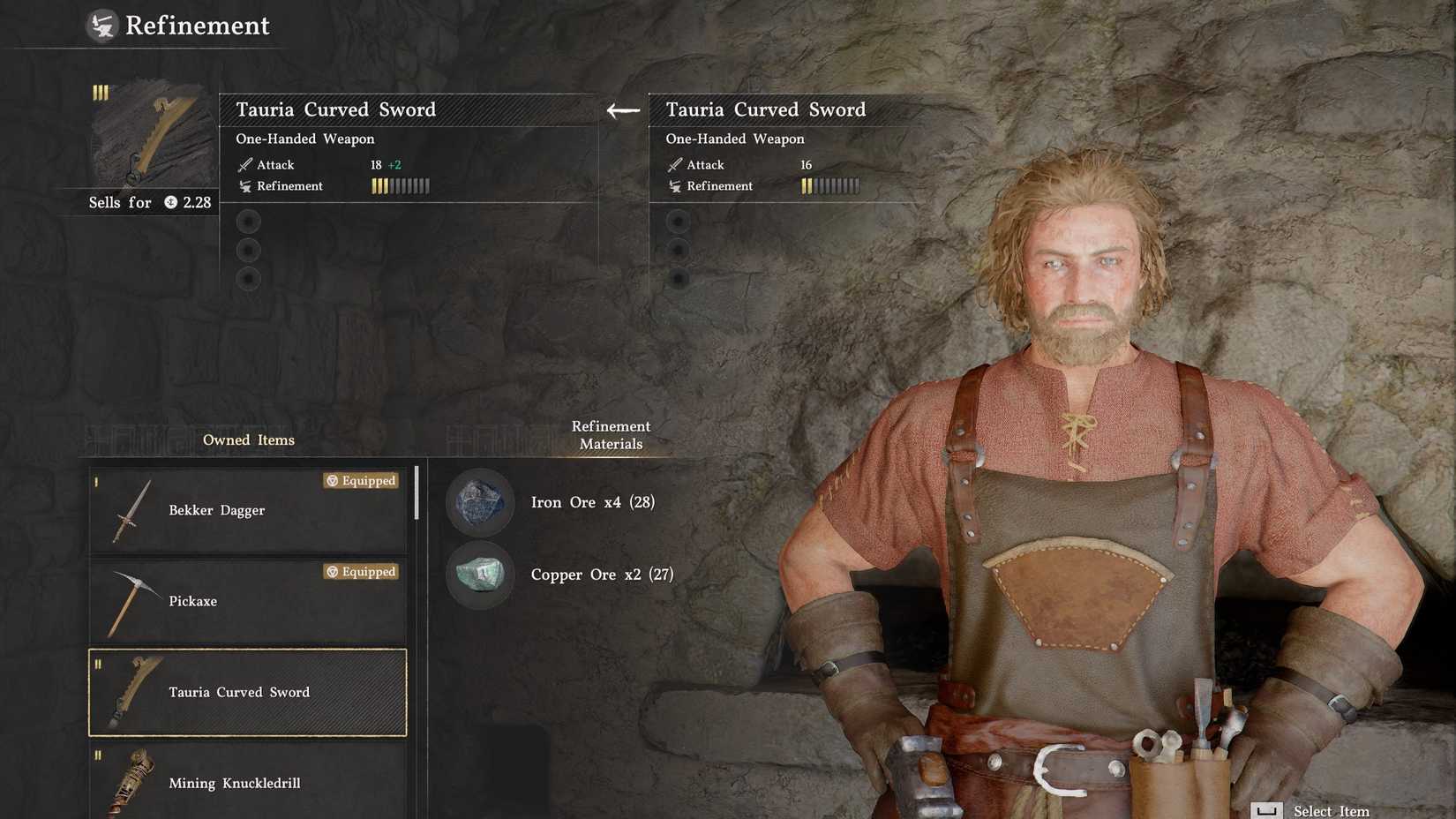Click the controller button icon next to Select Item
Screen dimensions: 1456x819
click(1268, 809)
